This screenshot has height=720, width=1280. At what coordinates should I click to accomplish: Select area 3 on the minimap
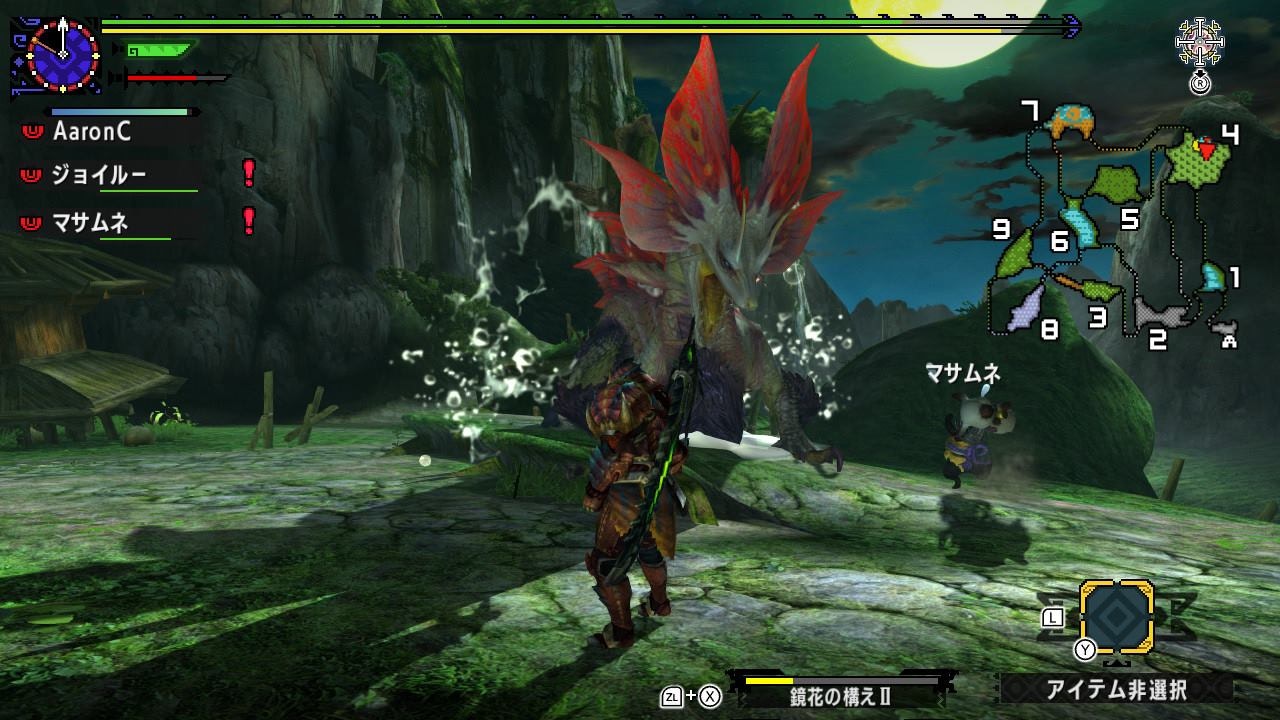click(1100, 291)
